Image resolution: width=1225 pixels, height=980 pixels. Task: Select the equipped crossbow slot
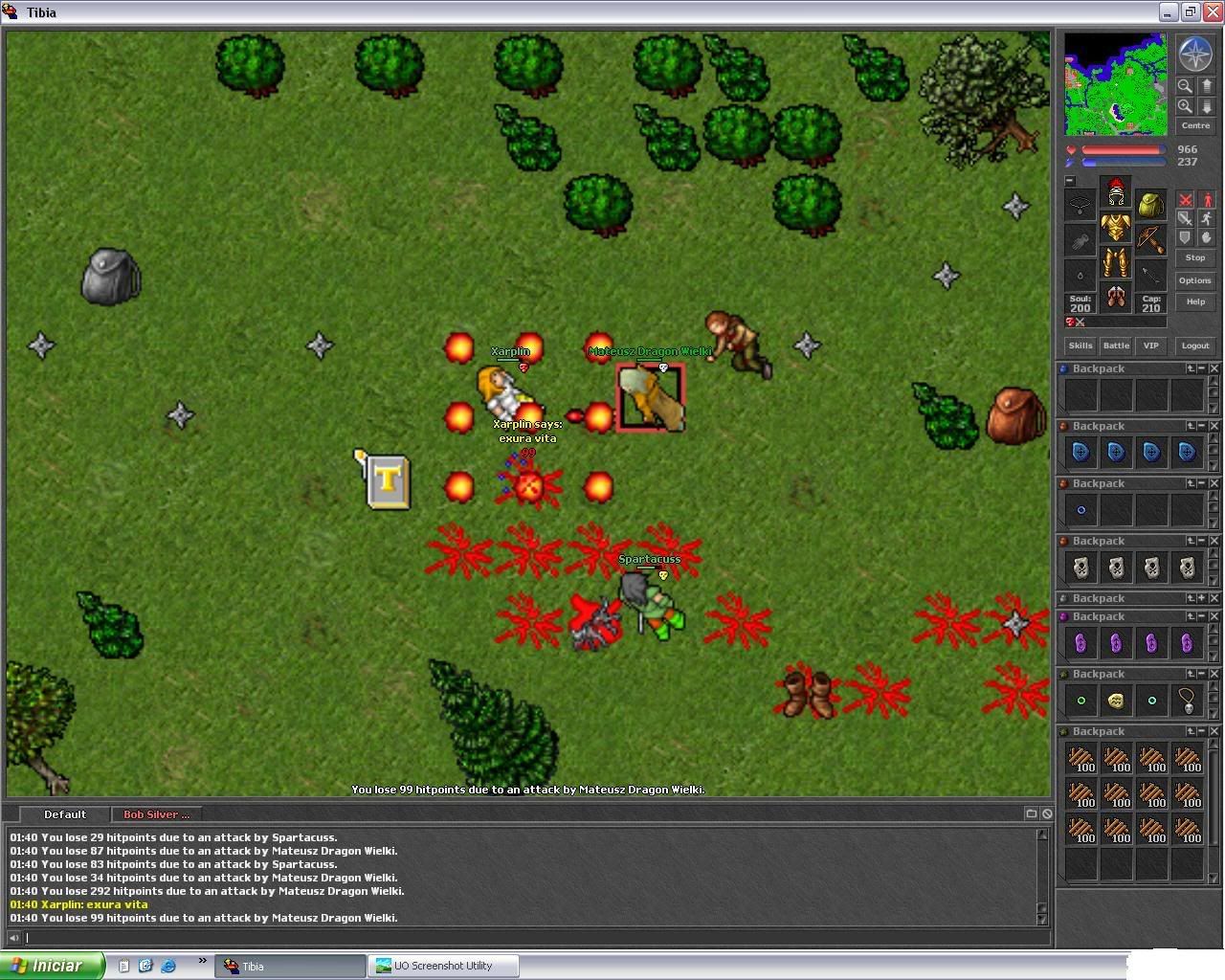click(x=1150, y=239)
